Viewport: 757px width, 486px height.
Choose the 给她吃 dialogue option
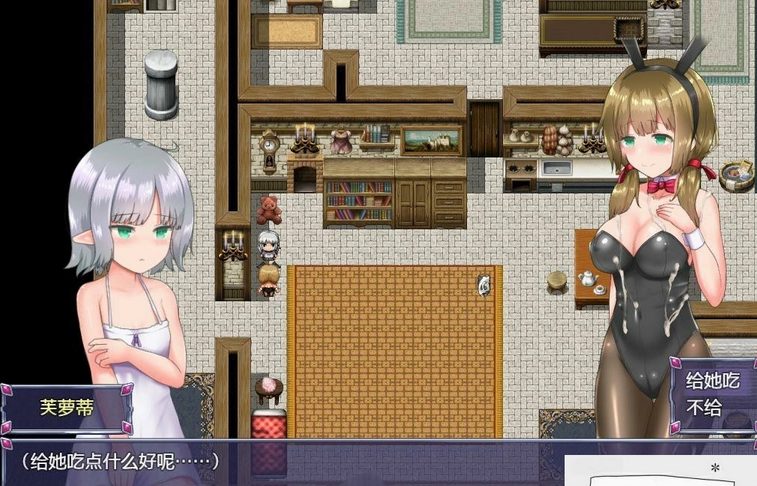pos(711,380)
